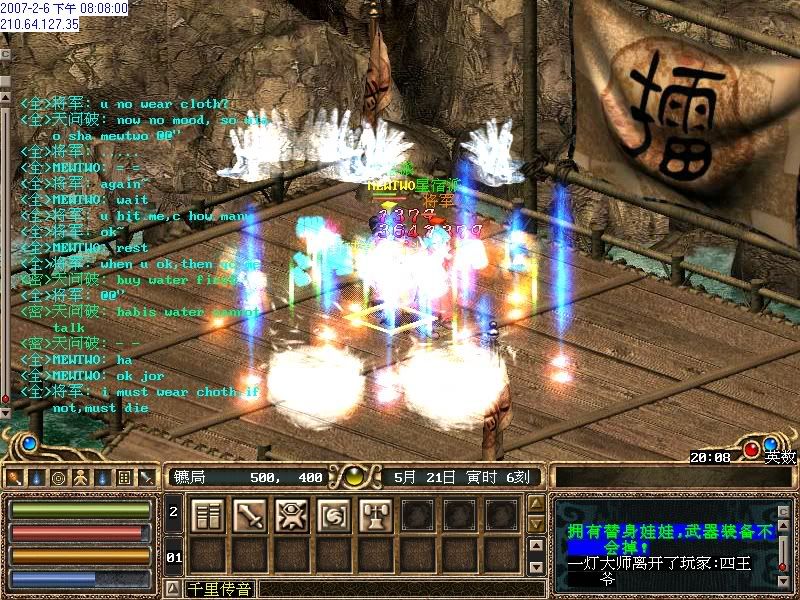Page the hotbar up with gold arrow
Screen dimensions: 800x600
[536, 504]
